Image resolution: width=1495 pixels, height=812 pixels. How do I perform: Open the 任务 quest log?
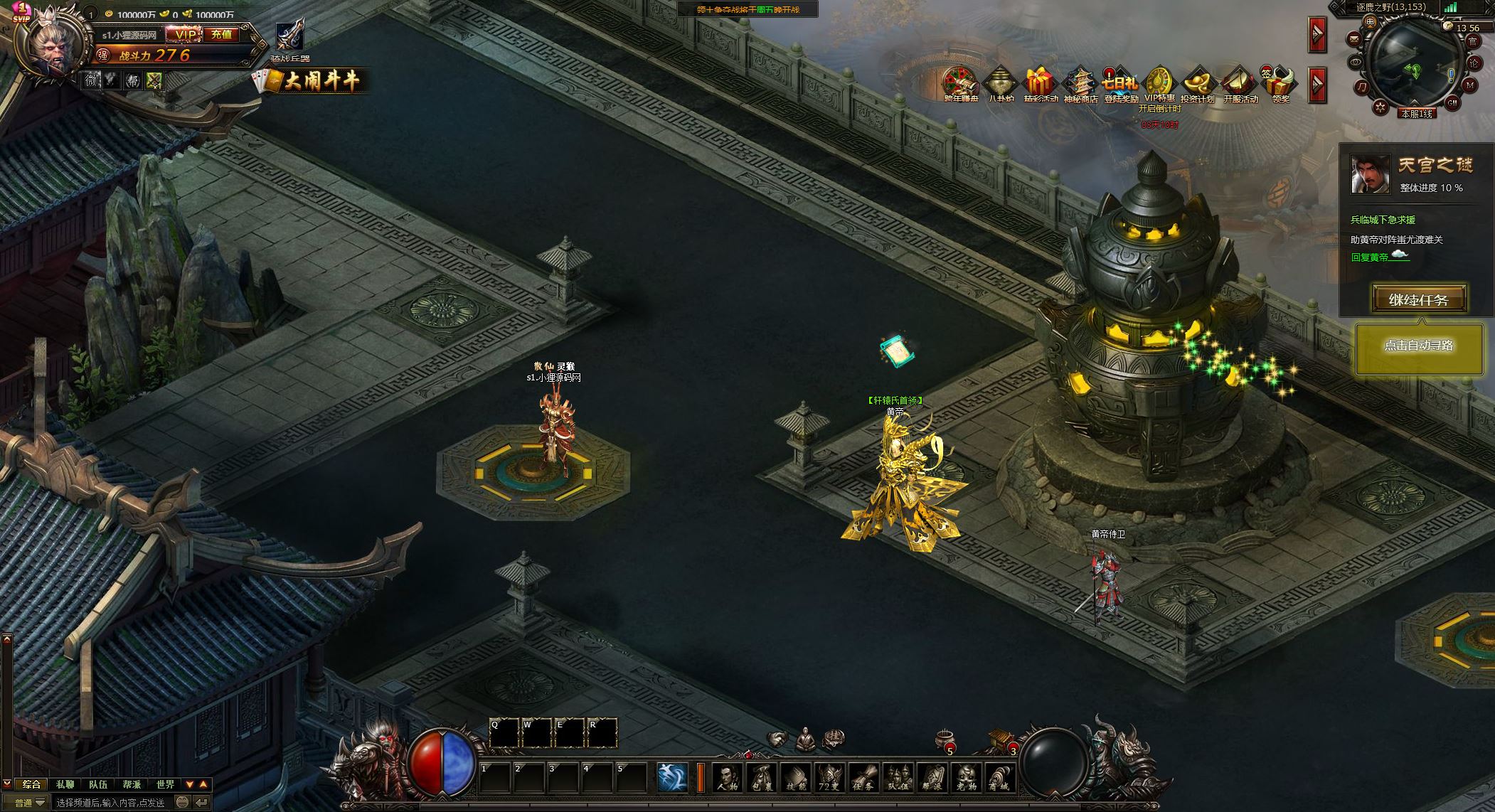[864, 777]
